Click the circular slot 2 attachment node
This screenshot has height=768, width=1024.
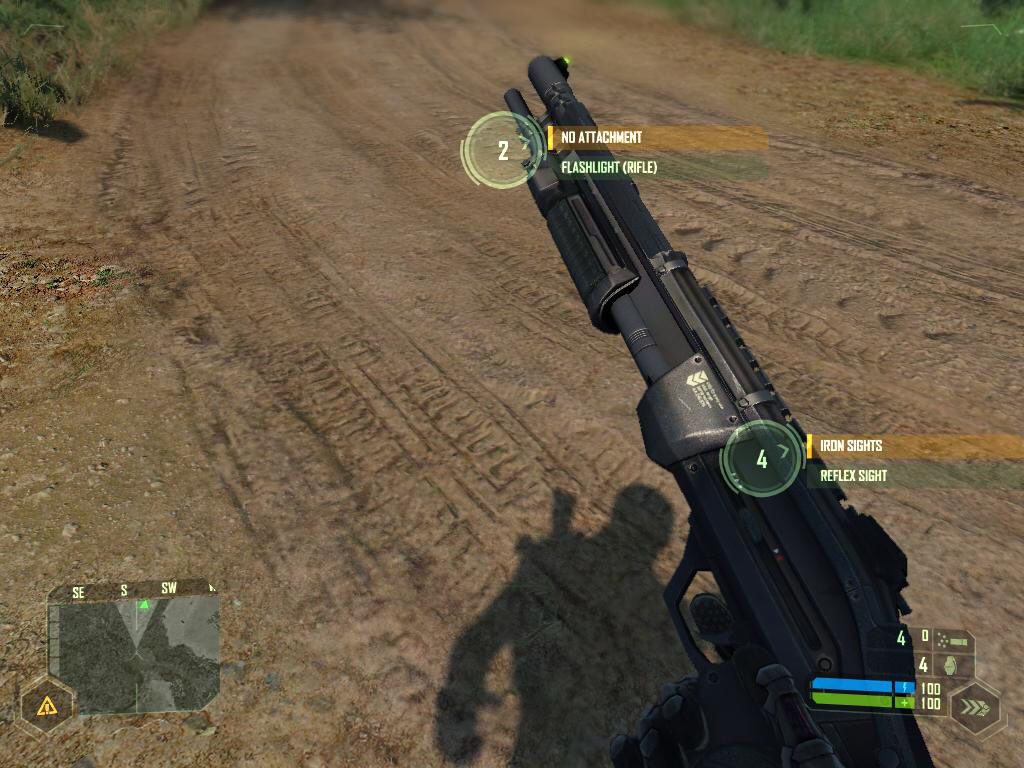(503, 150)
